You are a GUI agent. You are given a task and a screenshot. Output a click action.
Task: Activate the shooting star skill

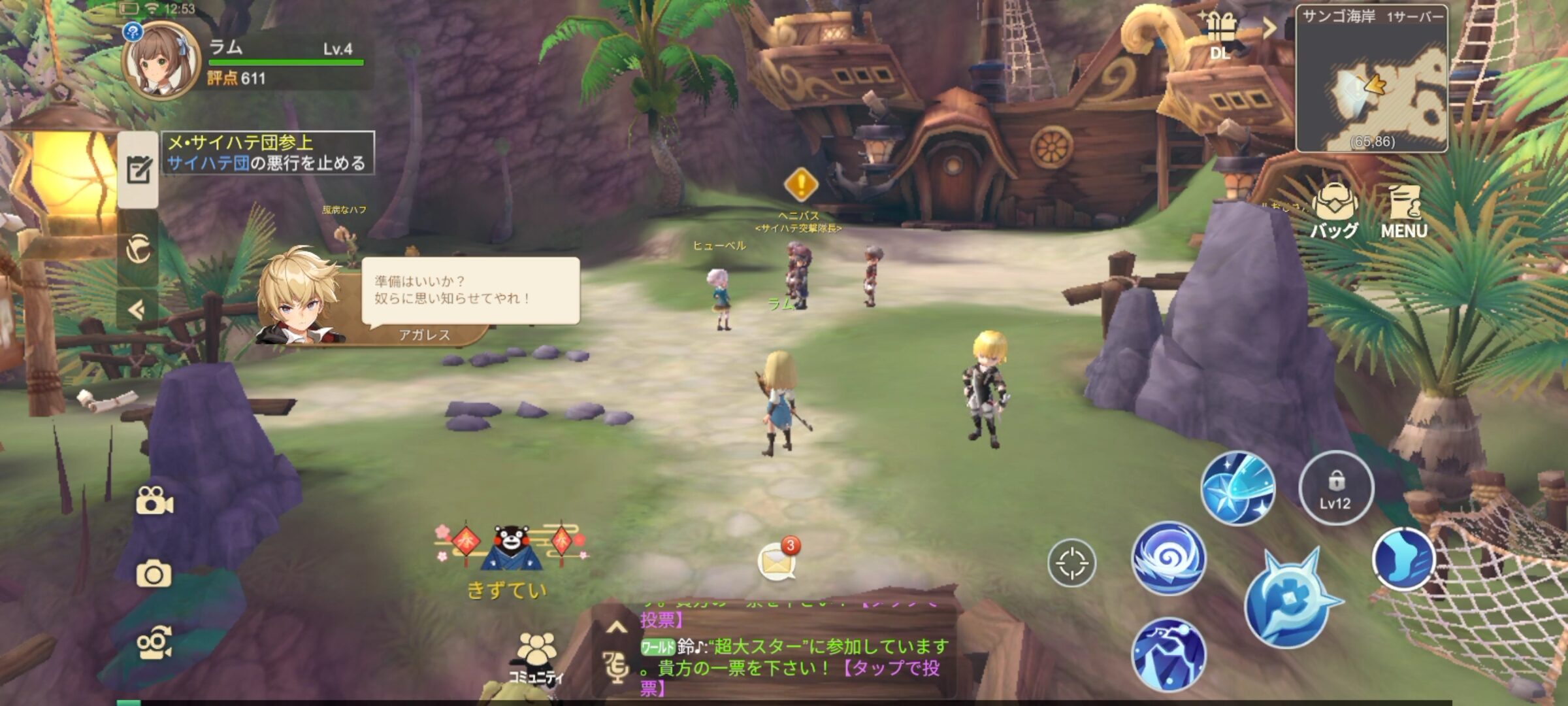tap(1237, 489)
